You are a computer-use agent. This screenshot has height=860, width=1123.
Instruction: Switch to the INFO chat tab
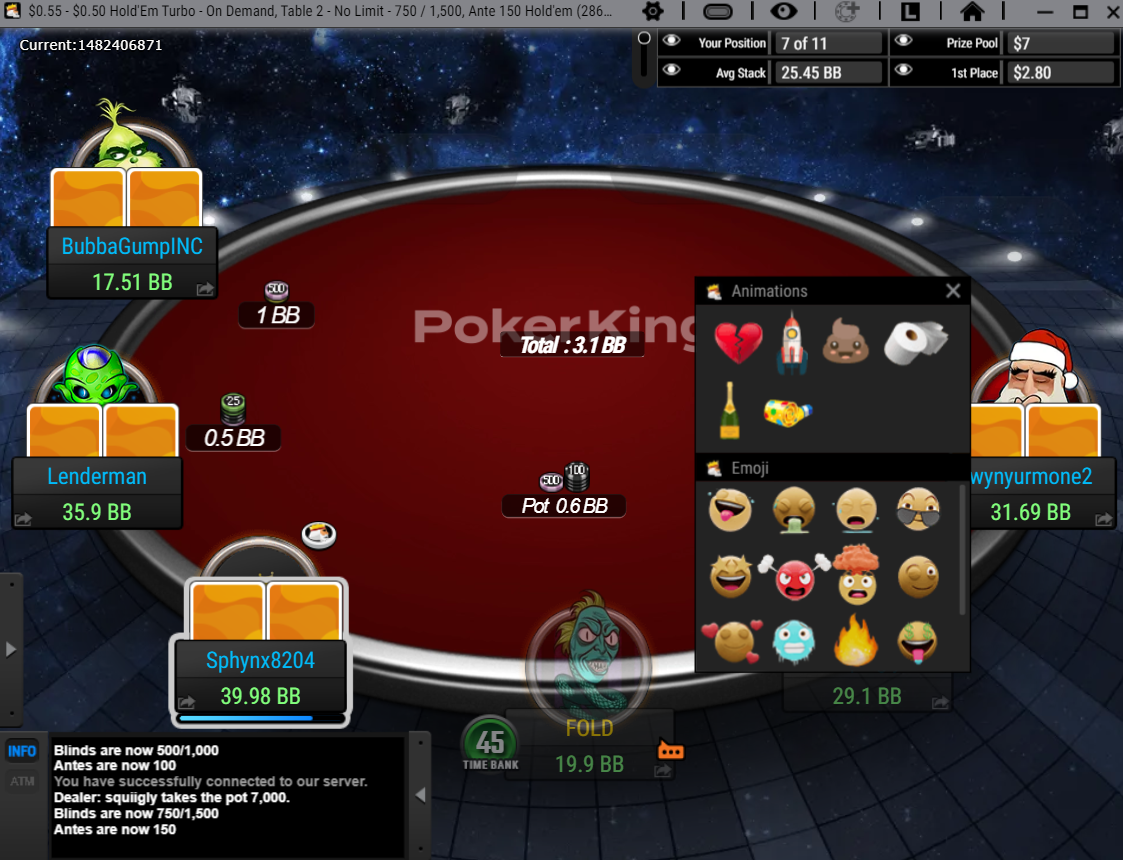[x=22, y=751]
